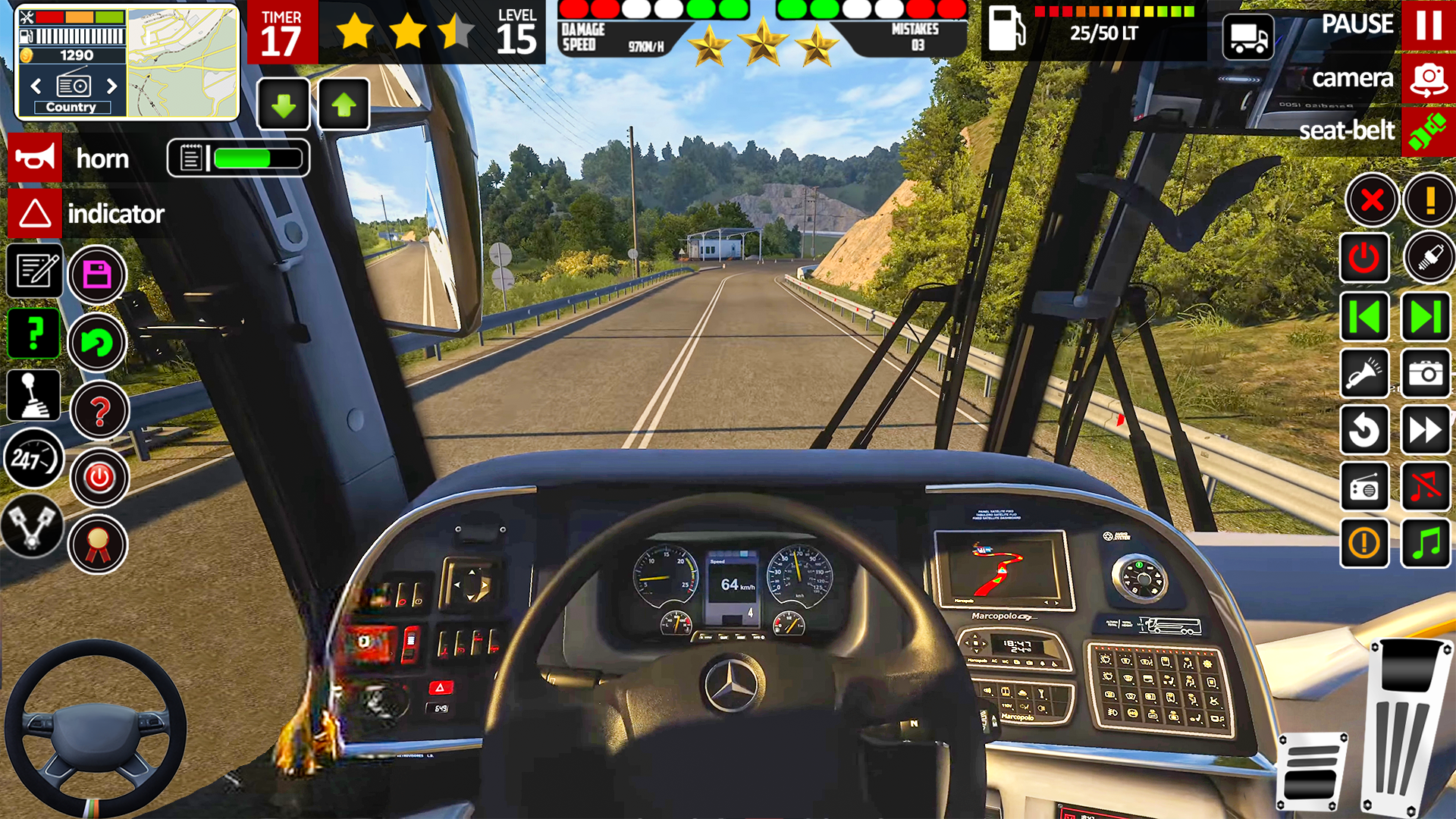Take a screenshot with the camera icon
The height and width of the screenshot is (819, 1456).
pyautogui.click(x=1426, y=373)
